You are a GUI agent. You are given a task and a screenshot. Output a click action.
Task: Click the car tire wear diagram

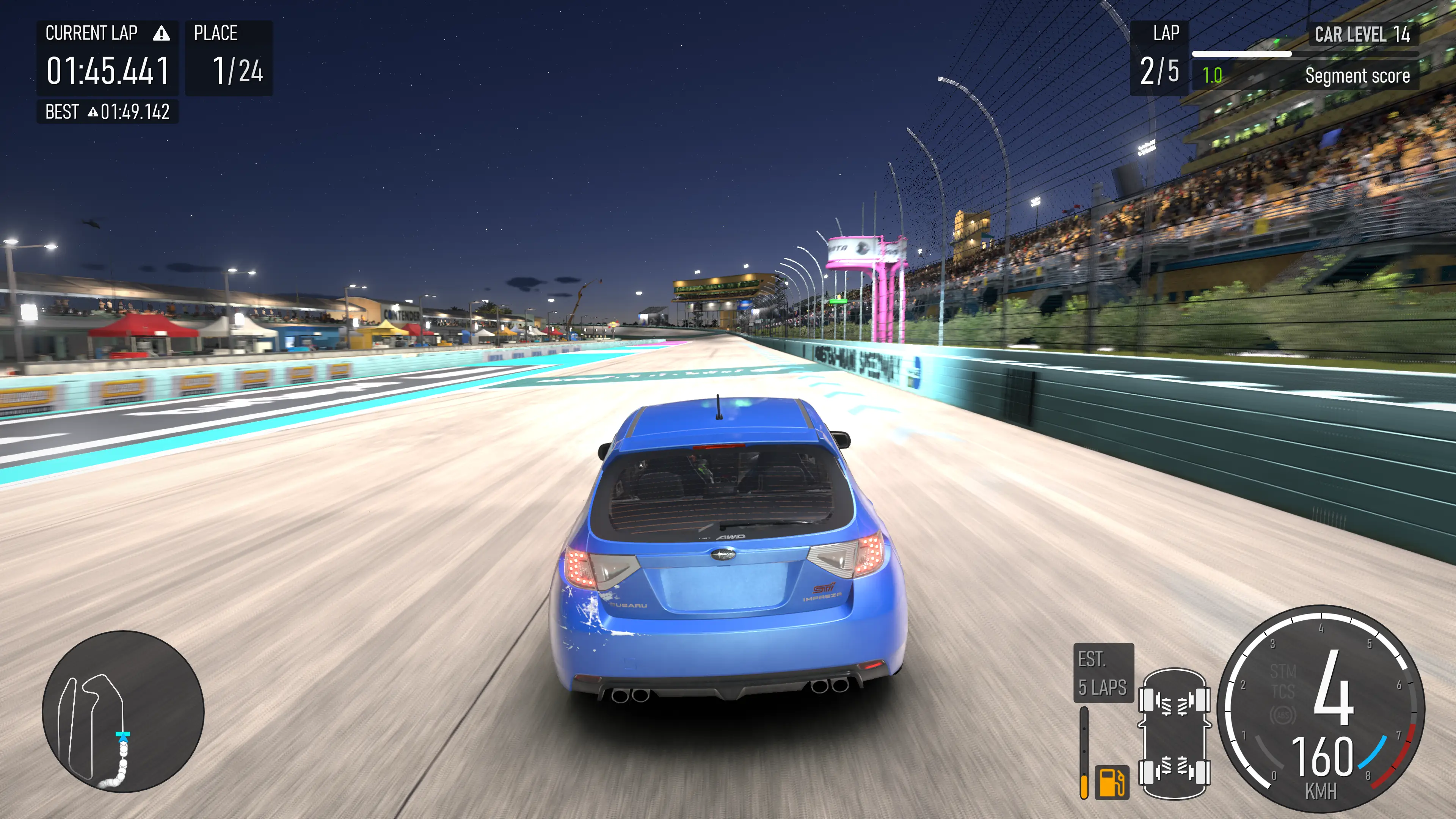coord(1174,734)
